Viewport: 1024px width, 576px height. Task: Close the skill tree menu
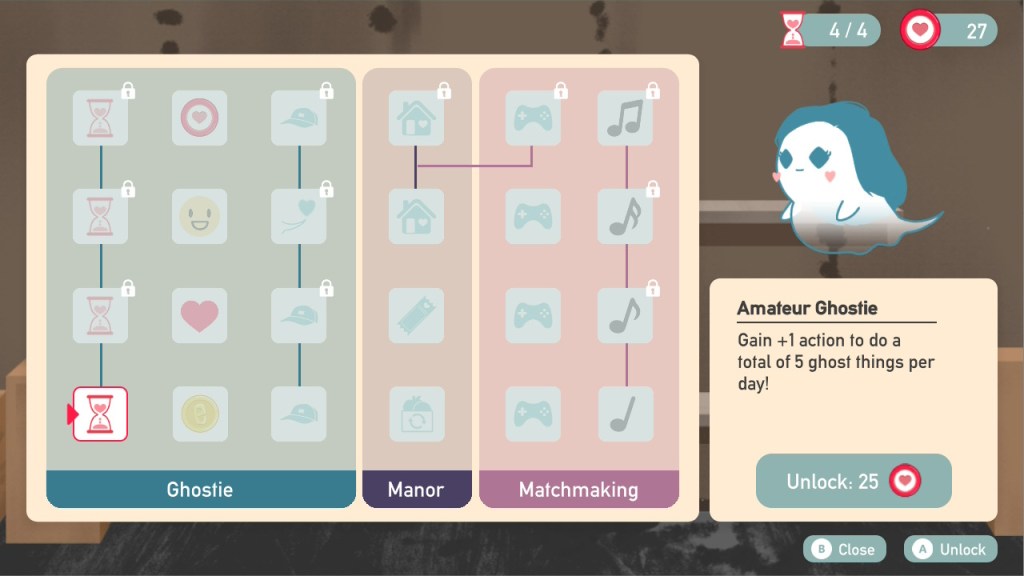[x=845, y=549]
